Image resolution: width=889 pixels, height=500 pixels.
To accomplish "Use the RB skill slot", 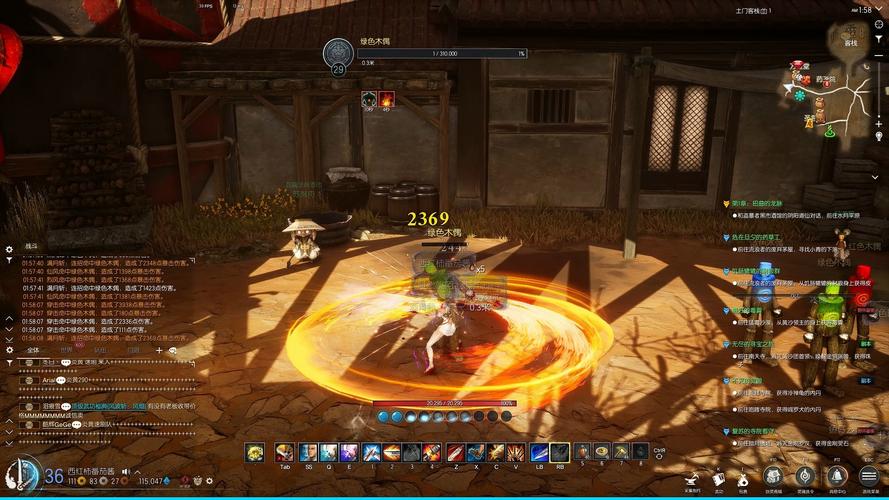I will [x=560, y=453].
